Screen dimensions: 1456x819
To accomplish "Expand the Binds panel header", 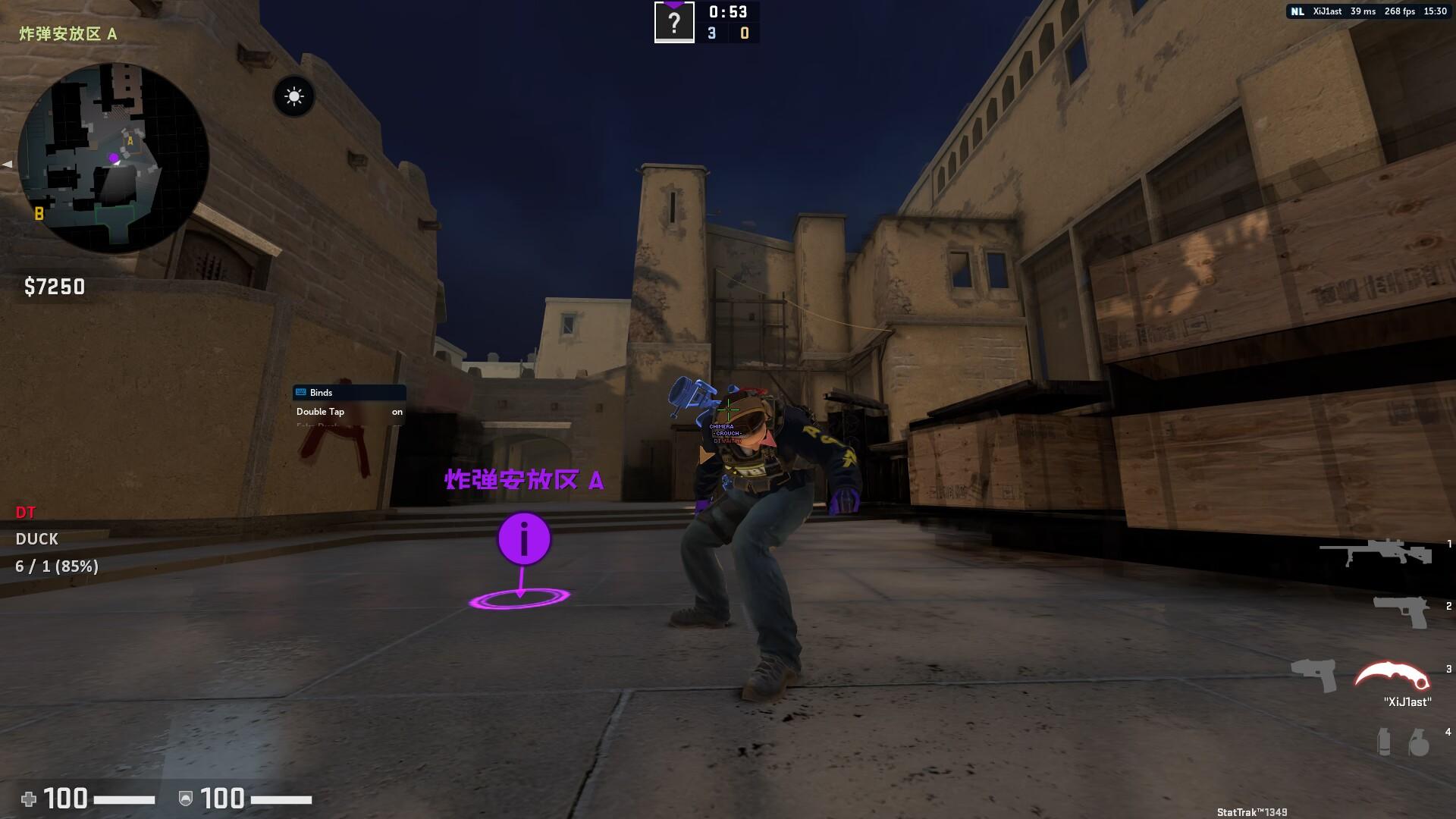I will pos(349,392).
